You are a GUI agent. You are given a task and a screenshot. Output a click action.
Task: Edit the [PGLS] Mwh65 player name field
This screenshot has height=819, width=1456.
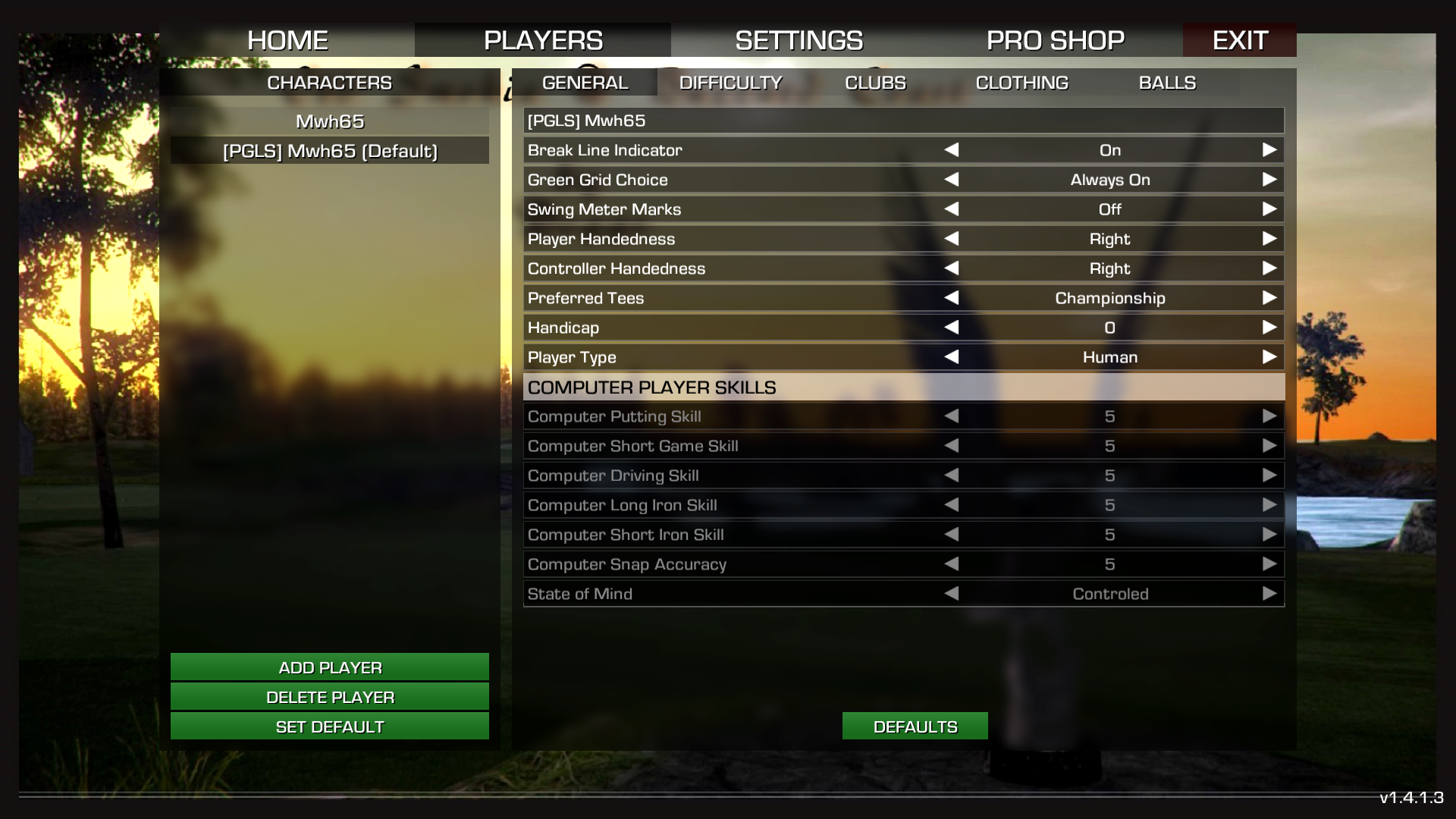[x=903, y=121]
